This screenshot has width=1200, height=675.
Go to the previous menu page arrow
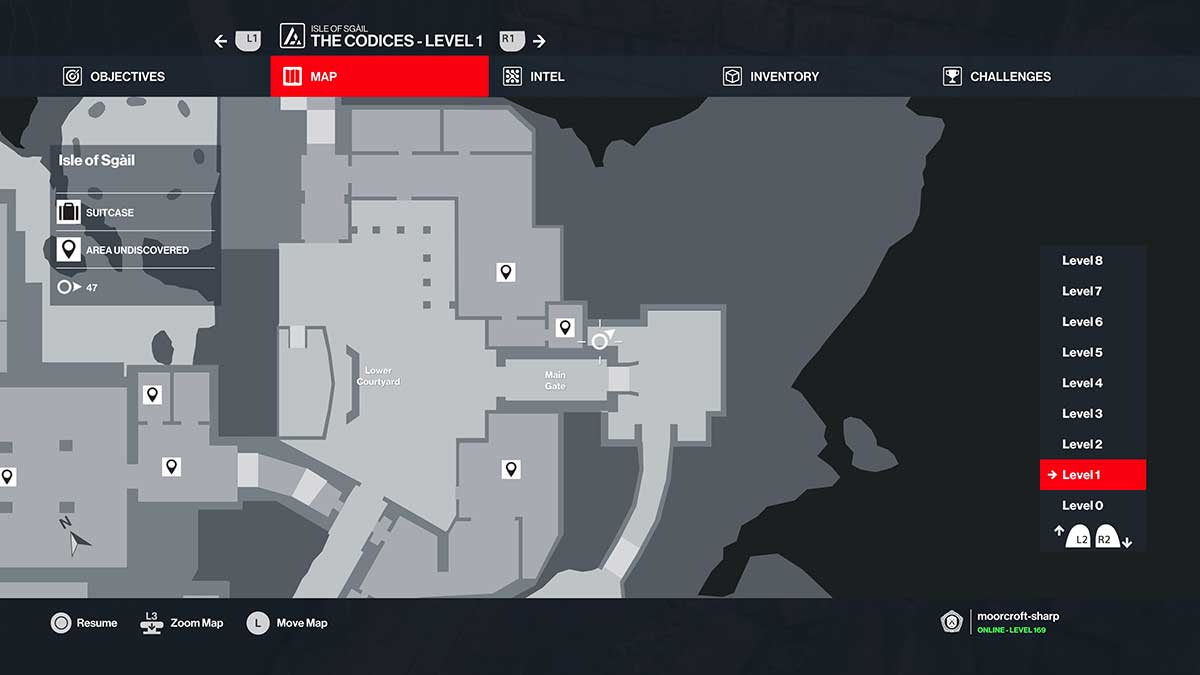pos(221,41)
